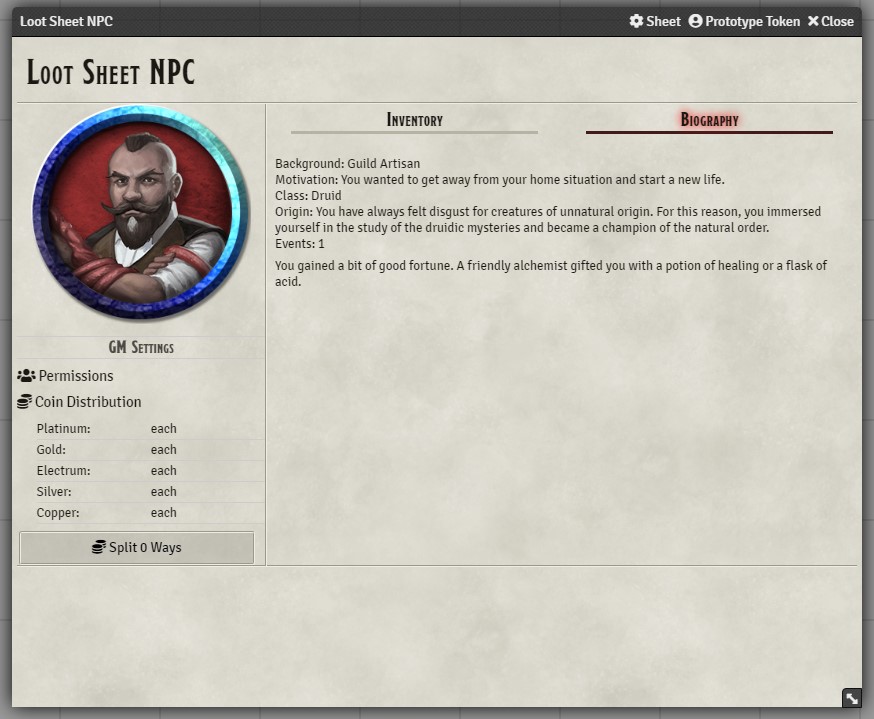Open Prototype Token settings
The image size is (874, 719).
click(744, 21)
